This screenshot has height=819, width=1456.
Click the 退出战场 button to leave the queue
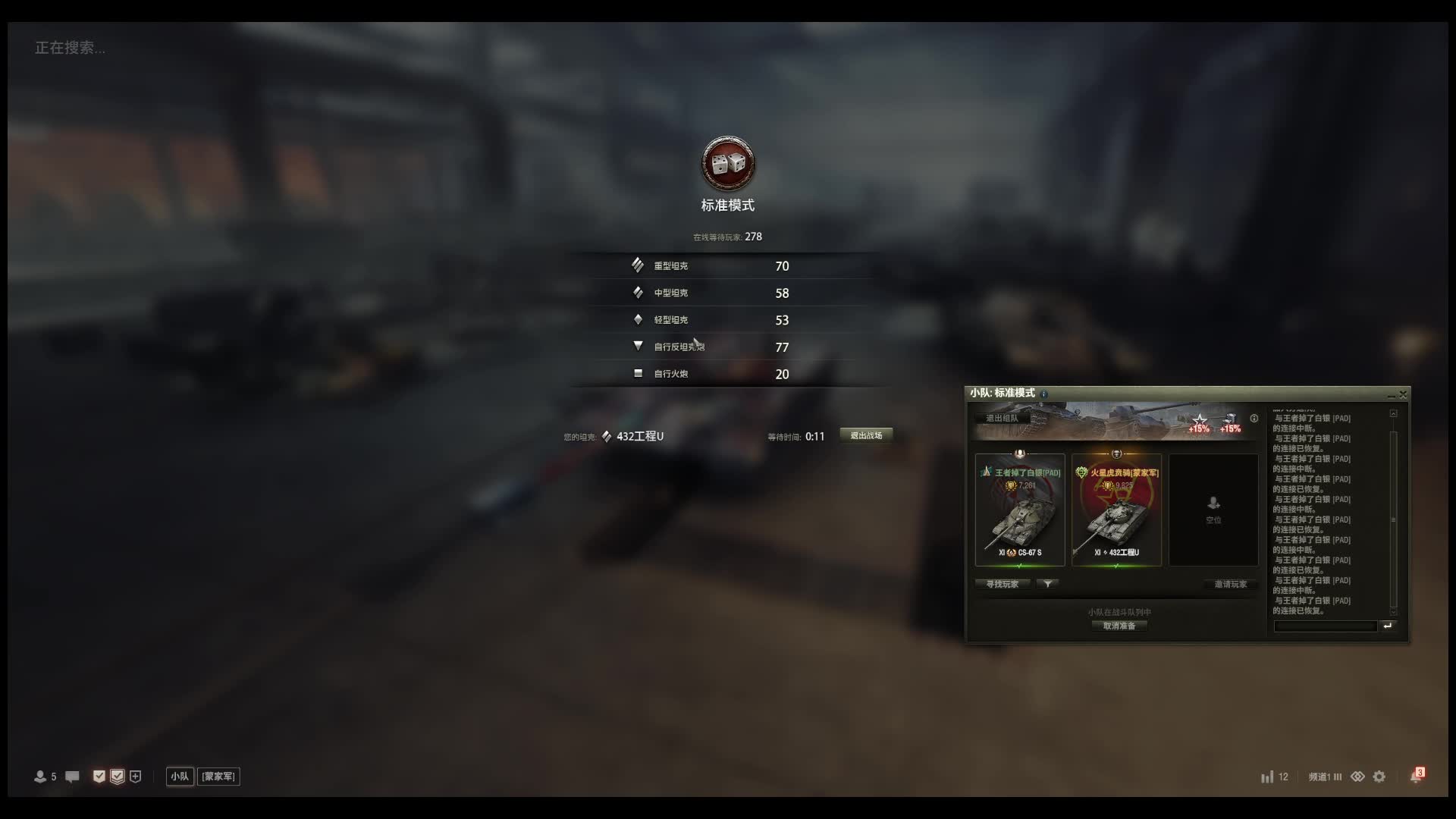tap(866, 435)
